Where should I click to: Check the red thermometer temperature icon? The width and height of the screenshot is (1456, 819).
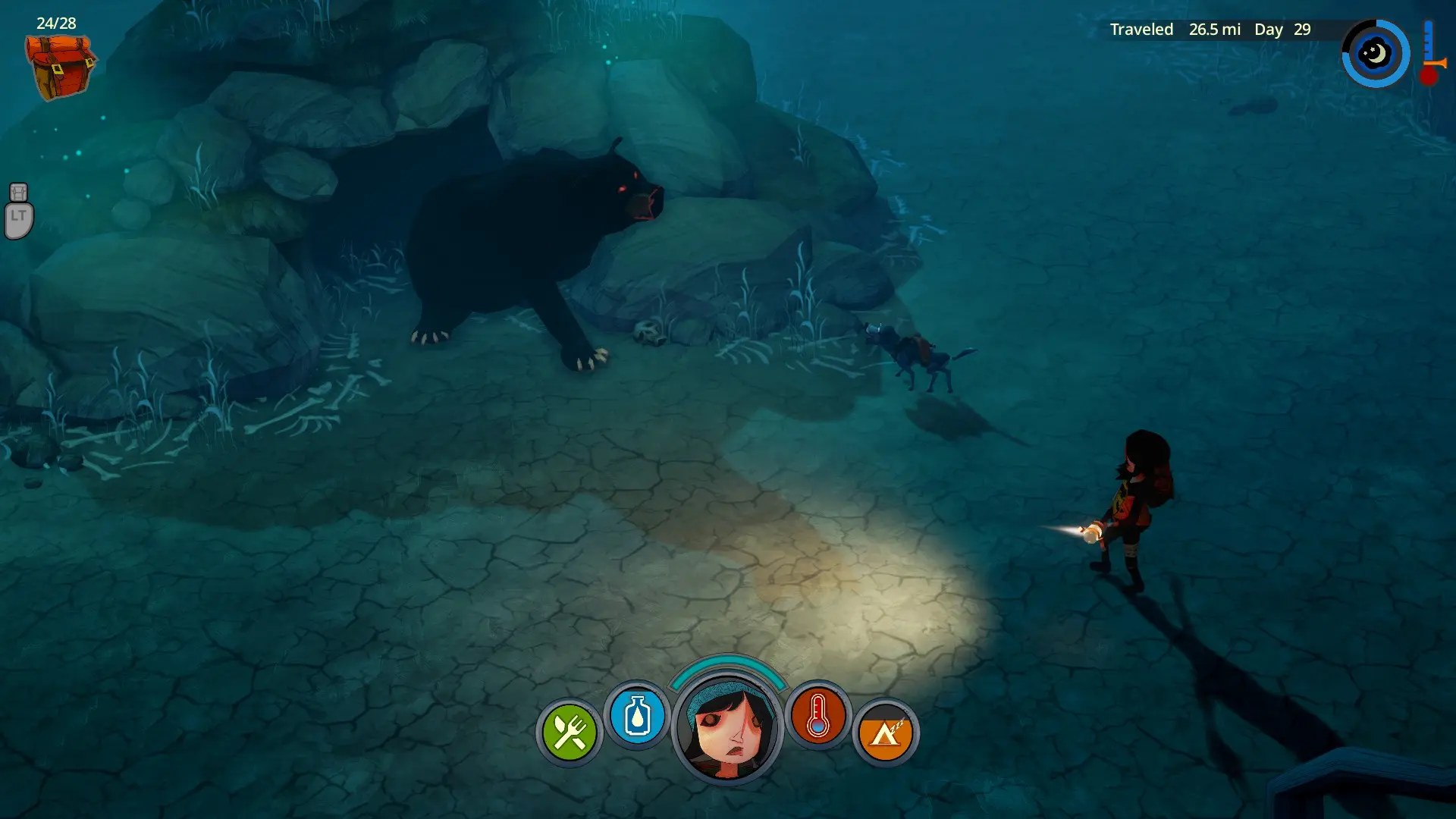click(x=817, y=716)
